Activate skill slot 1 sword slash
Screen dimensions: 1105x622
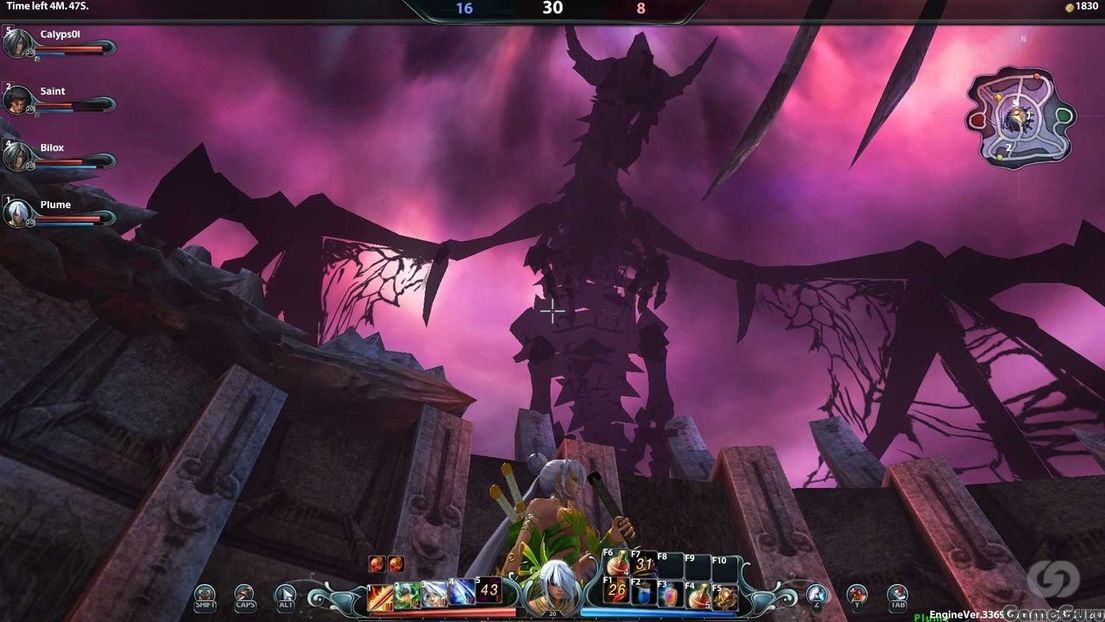point(380,595)
